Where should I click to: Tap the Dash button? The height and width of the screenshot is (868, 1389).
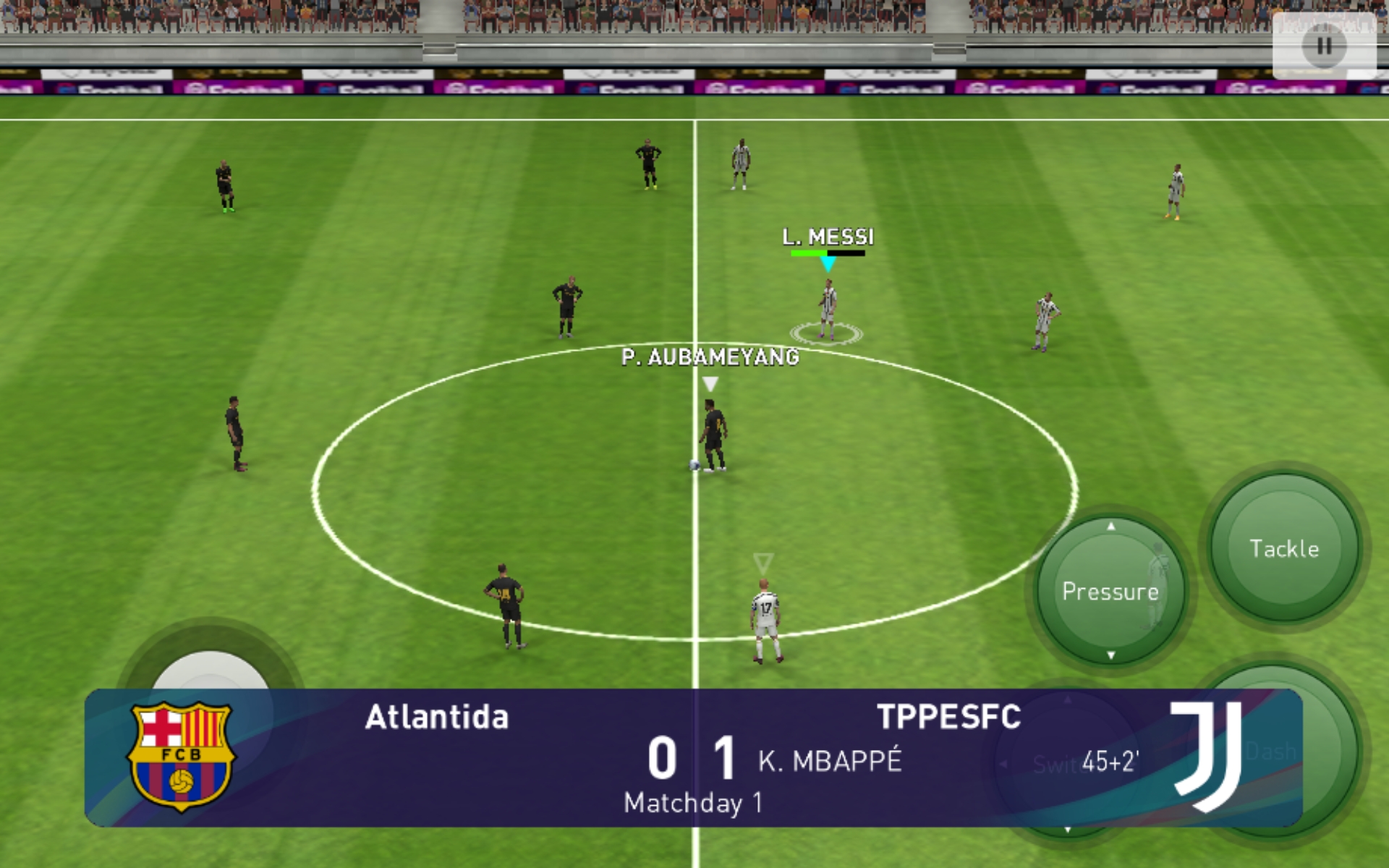[1328, 752]
